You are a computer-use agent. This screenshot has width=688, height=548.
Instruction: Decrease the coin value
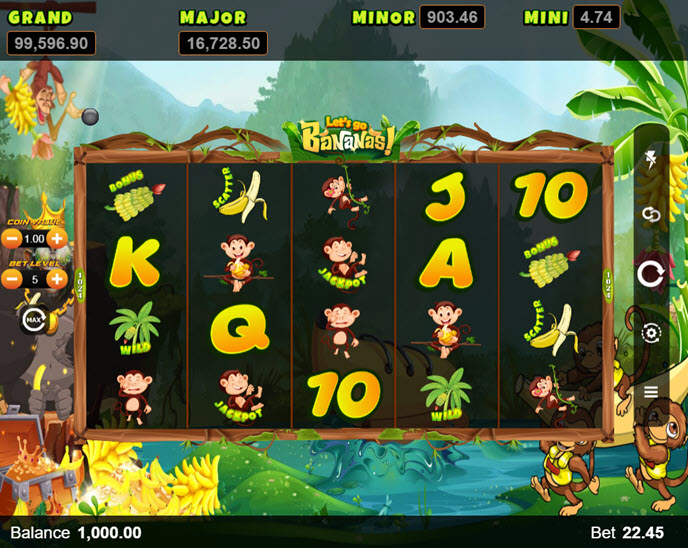(x=12, y=239)
